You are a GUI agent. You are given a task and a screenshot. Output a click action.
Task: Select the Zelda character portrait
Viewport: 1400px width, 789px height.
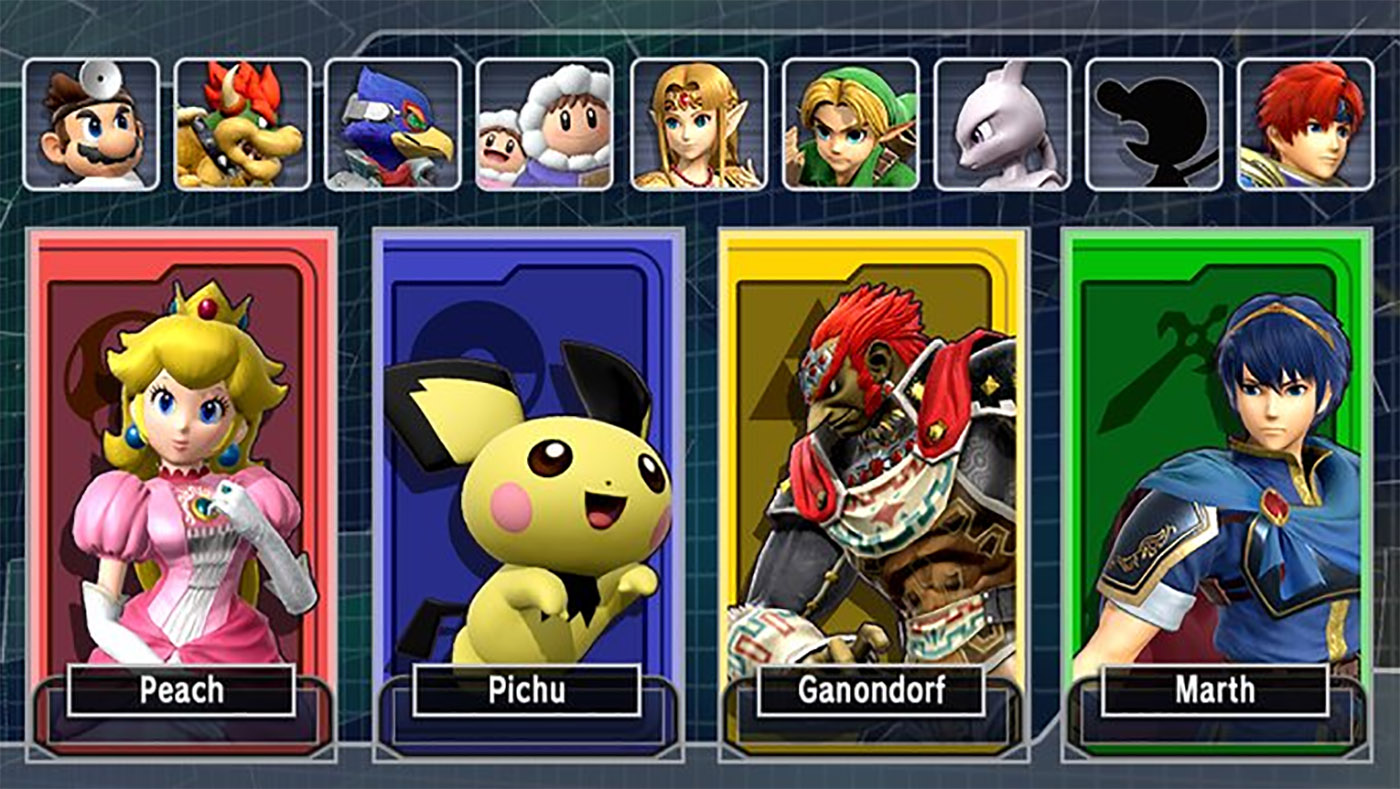(x=698, y=125)
